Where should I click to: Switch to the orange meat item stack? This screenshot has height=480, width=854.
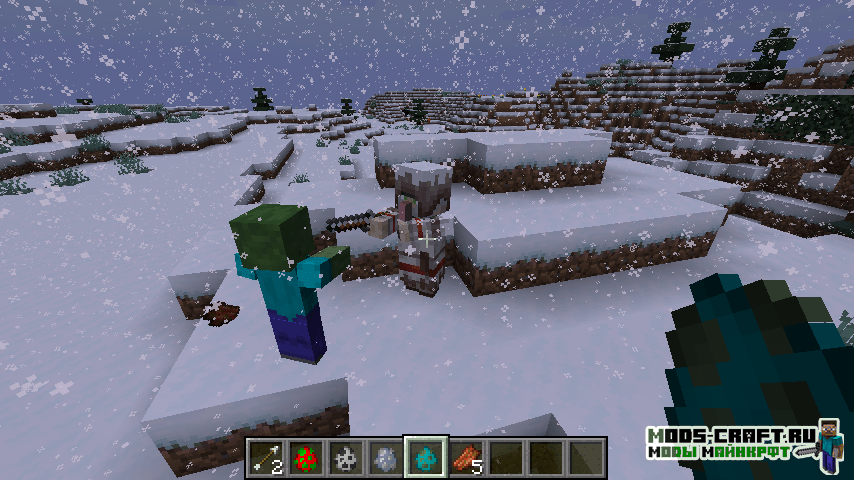465,457
